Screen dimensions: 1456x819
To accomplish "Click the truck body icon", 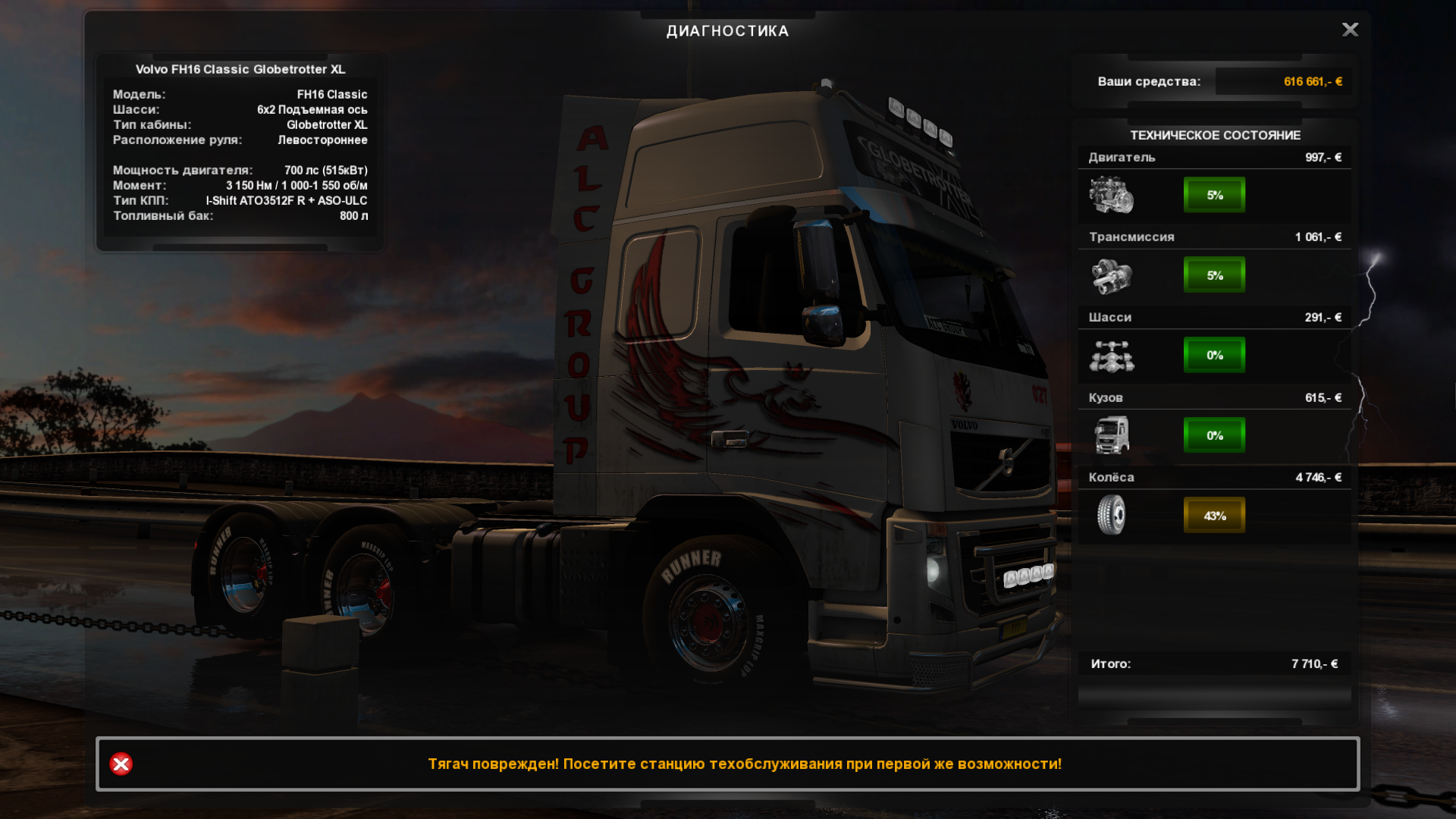I will pos(1111,435).
